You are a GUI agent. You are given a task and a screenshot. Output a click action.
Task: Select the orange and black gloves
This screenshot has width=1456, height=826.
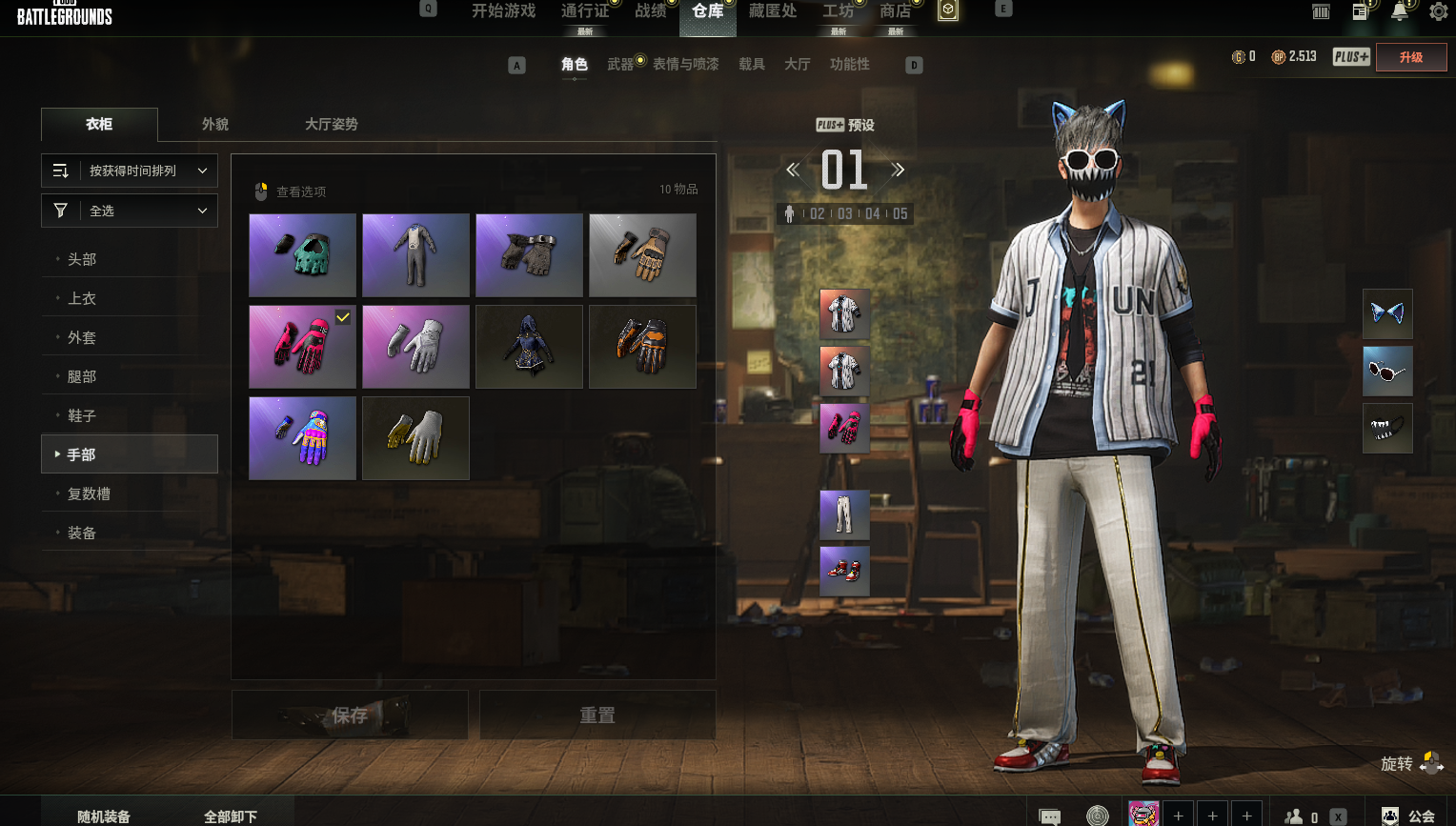[x=642, y=346]
